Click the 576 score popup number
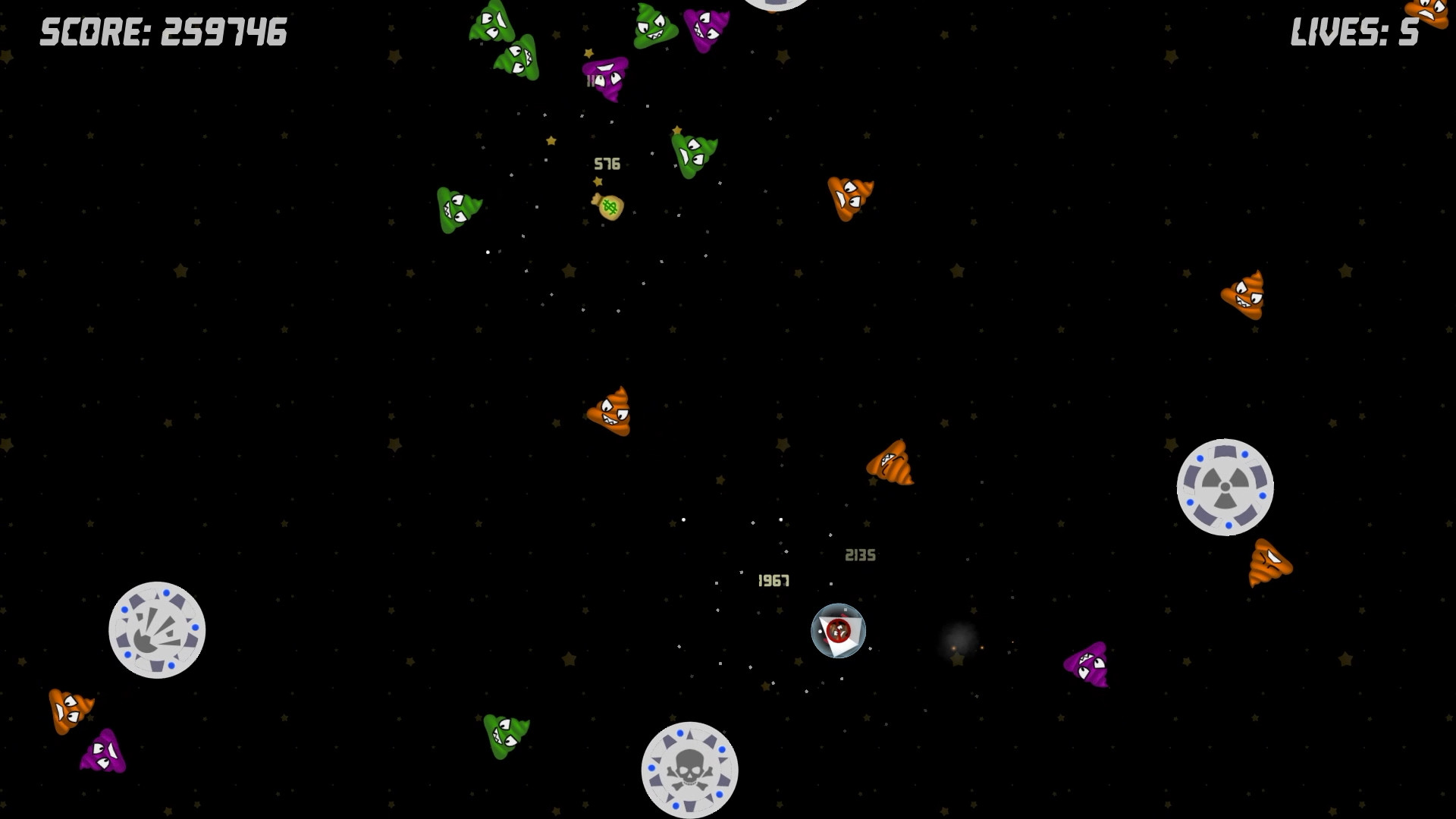This screenshot has width=1456, height=819. point(607,163)
